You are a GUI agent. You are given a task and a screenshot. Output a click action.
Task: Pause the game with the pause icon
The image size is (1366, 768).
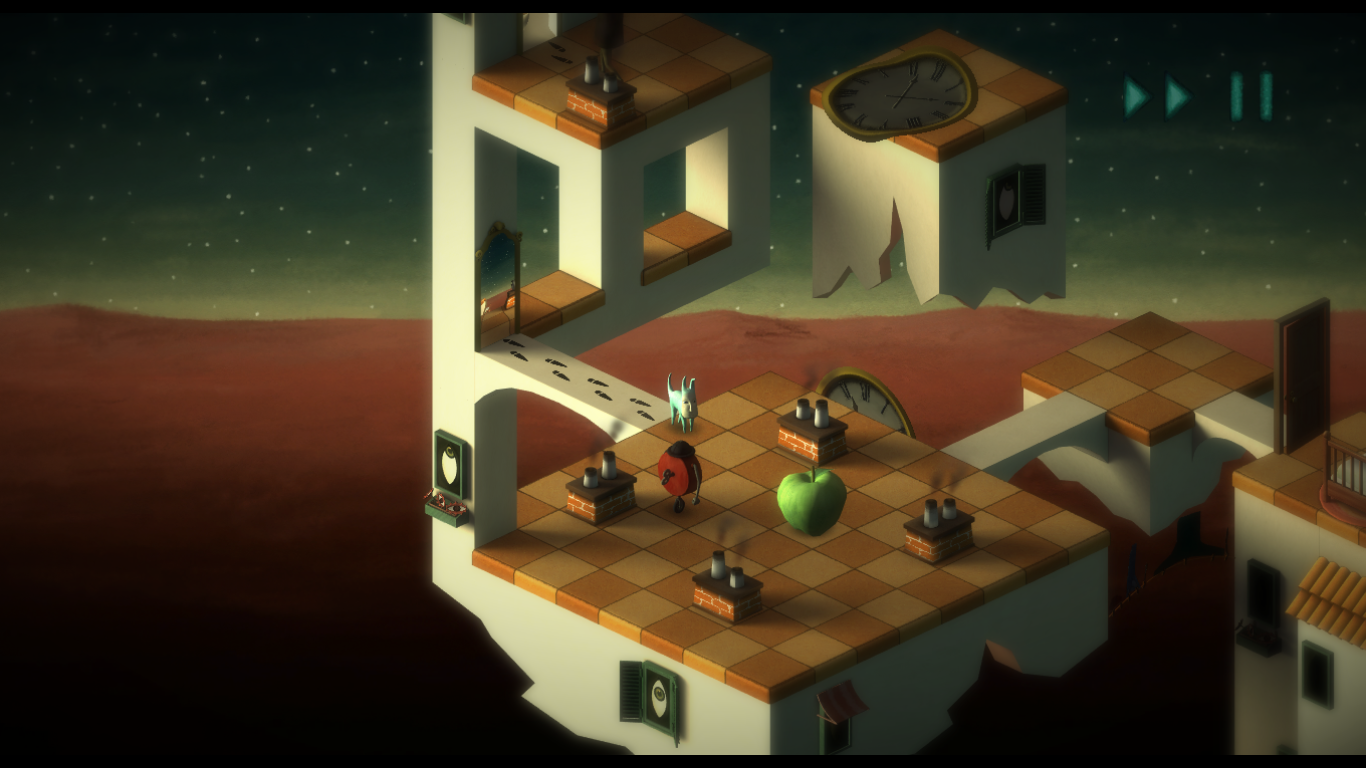(1251, 96)
